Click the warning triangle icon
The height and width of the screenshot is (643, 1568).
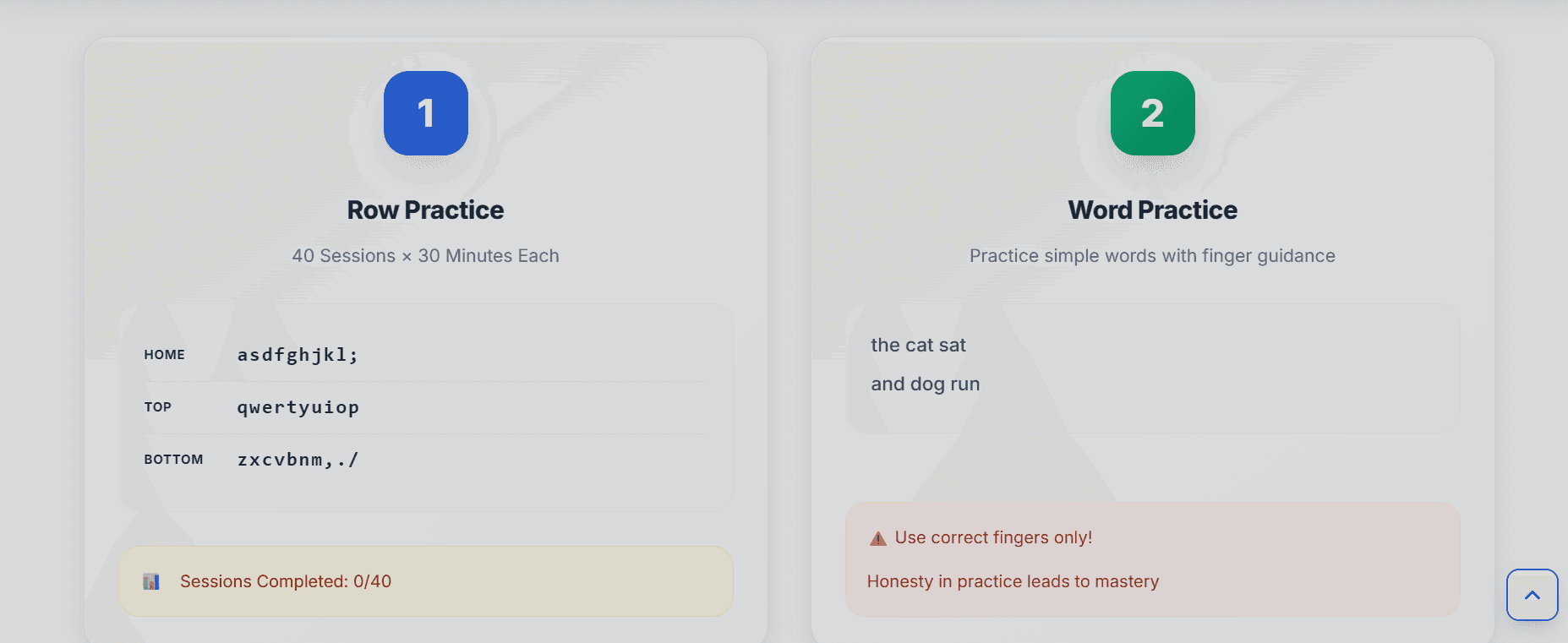(877, 537)
